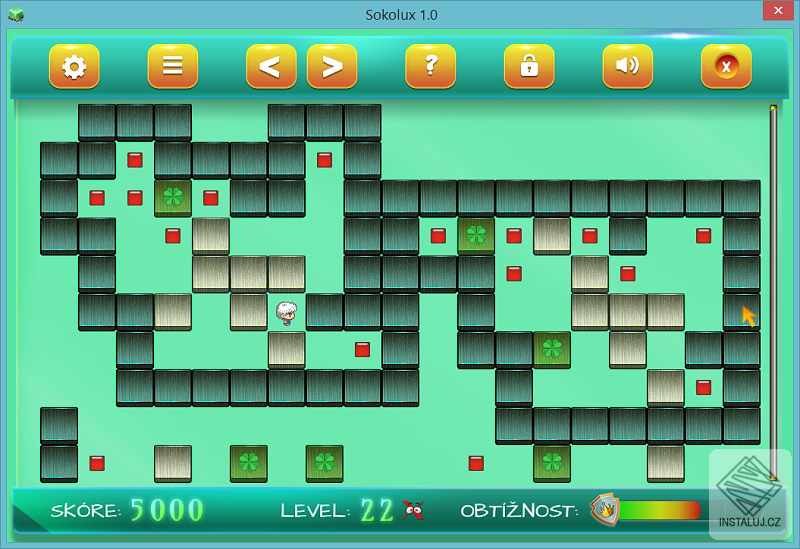The height and width of the screenshot is (549, 800).
Task: Toggle sound with the speaker button
Action: click(x=627, y=67)
